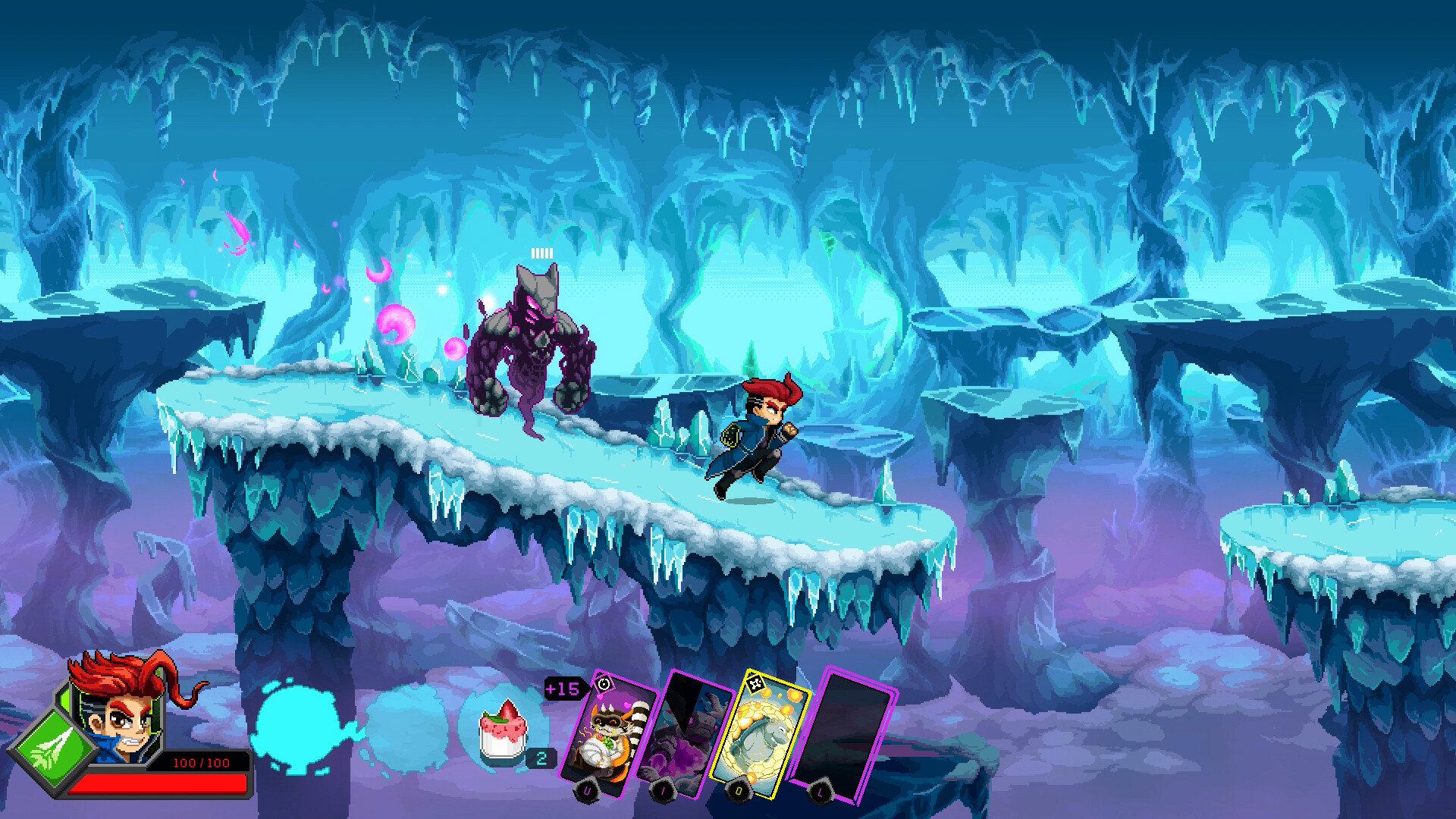Viewport: 1456px width, 819px height.
Task: Click the timer badge on the raccoon card
Action: tap(602, 685)
